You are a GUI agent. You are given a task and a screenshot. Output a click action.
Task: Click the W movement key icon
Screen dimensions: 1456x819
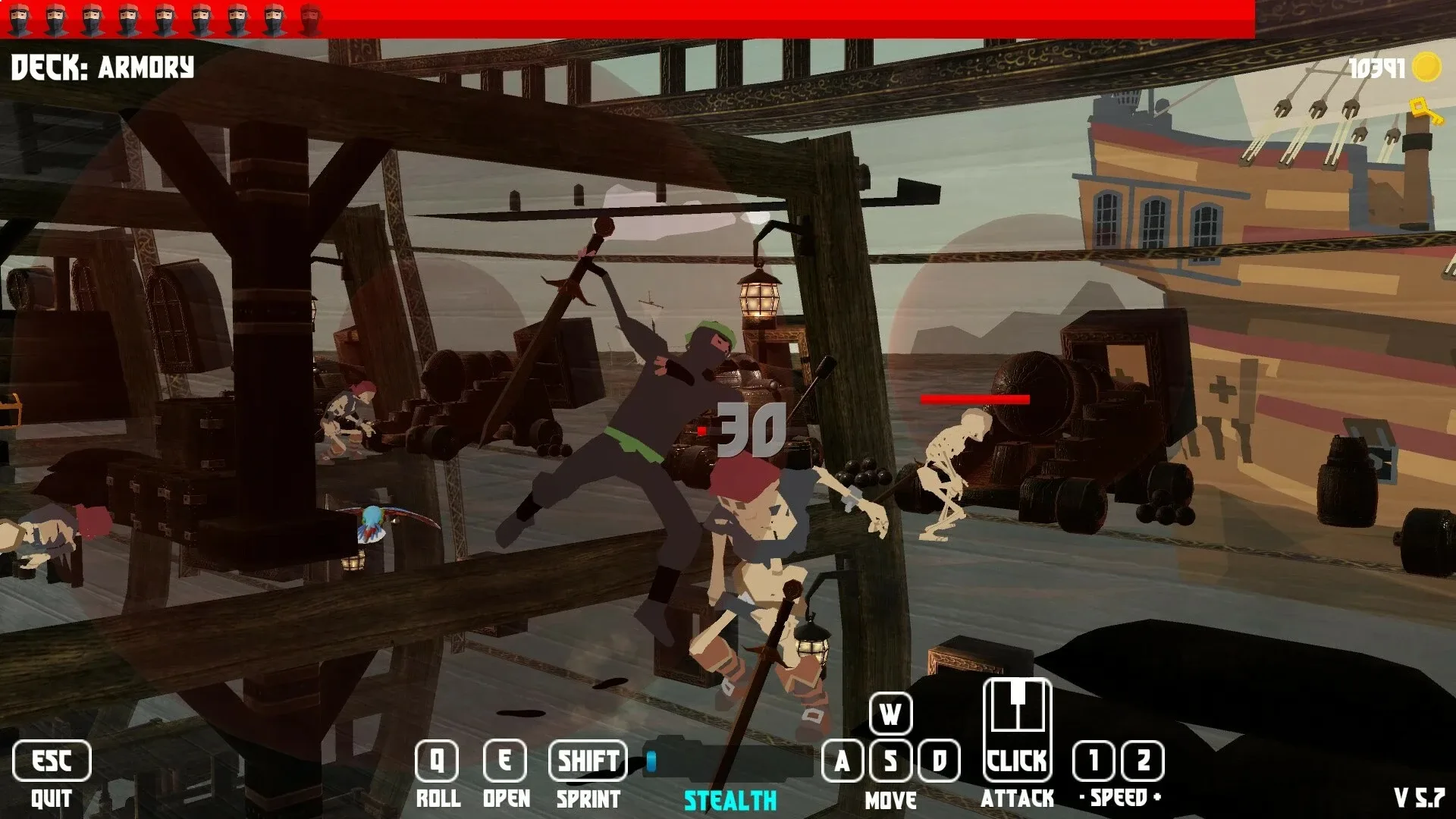point(890,713)
